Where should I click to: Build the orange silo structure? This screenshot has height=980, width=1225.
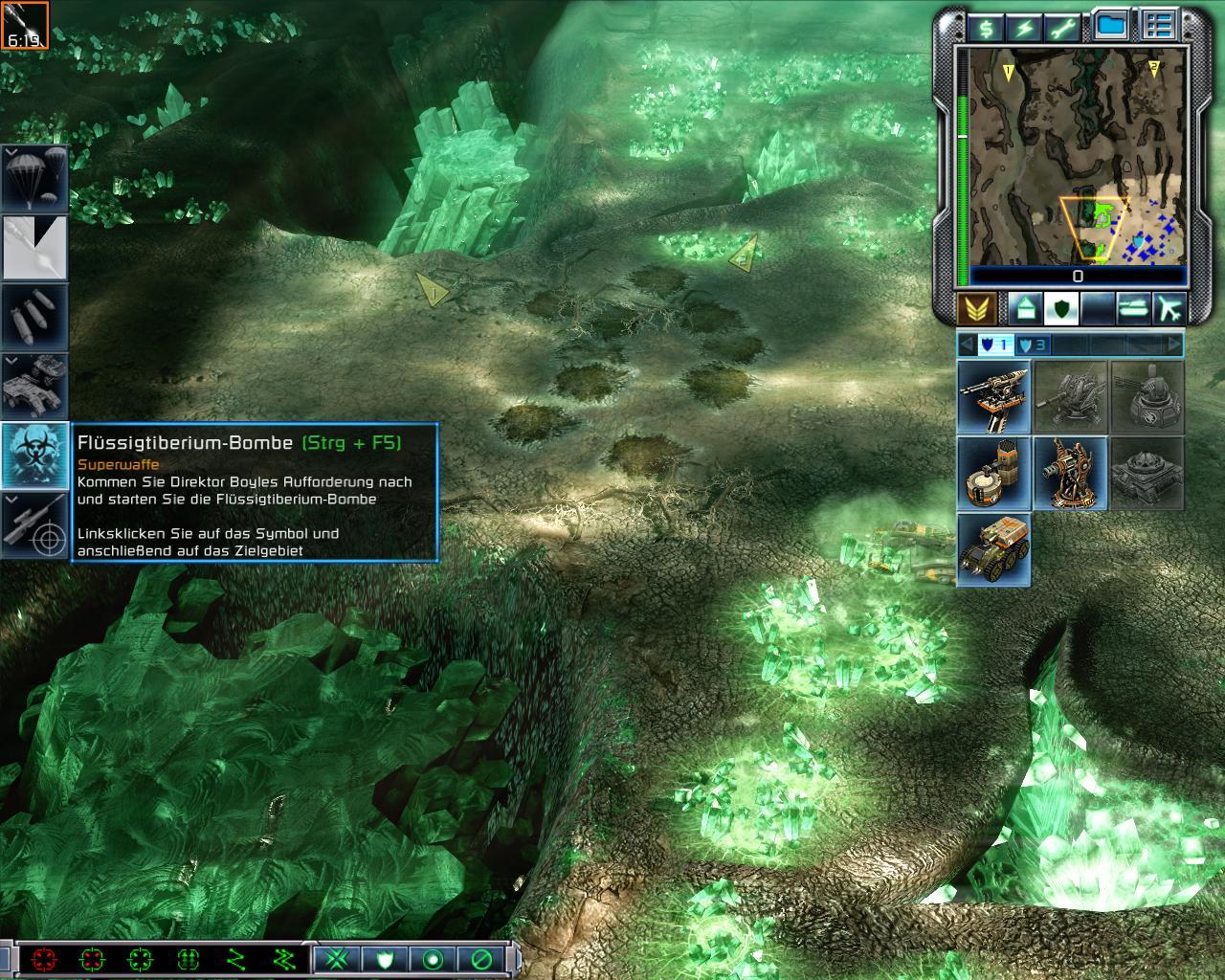[x=993, y=473]
